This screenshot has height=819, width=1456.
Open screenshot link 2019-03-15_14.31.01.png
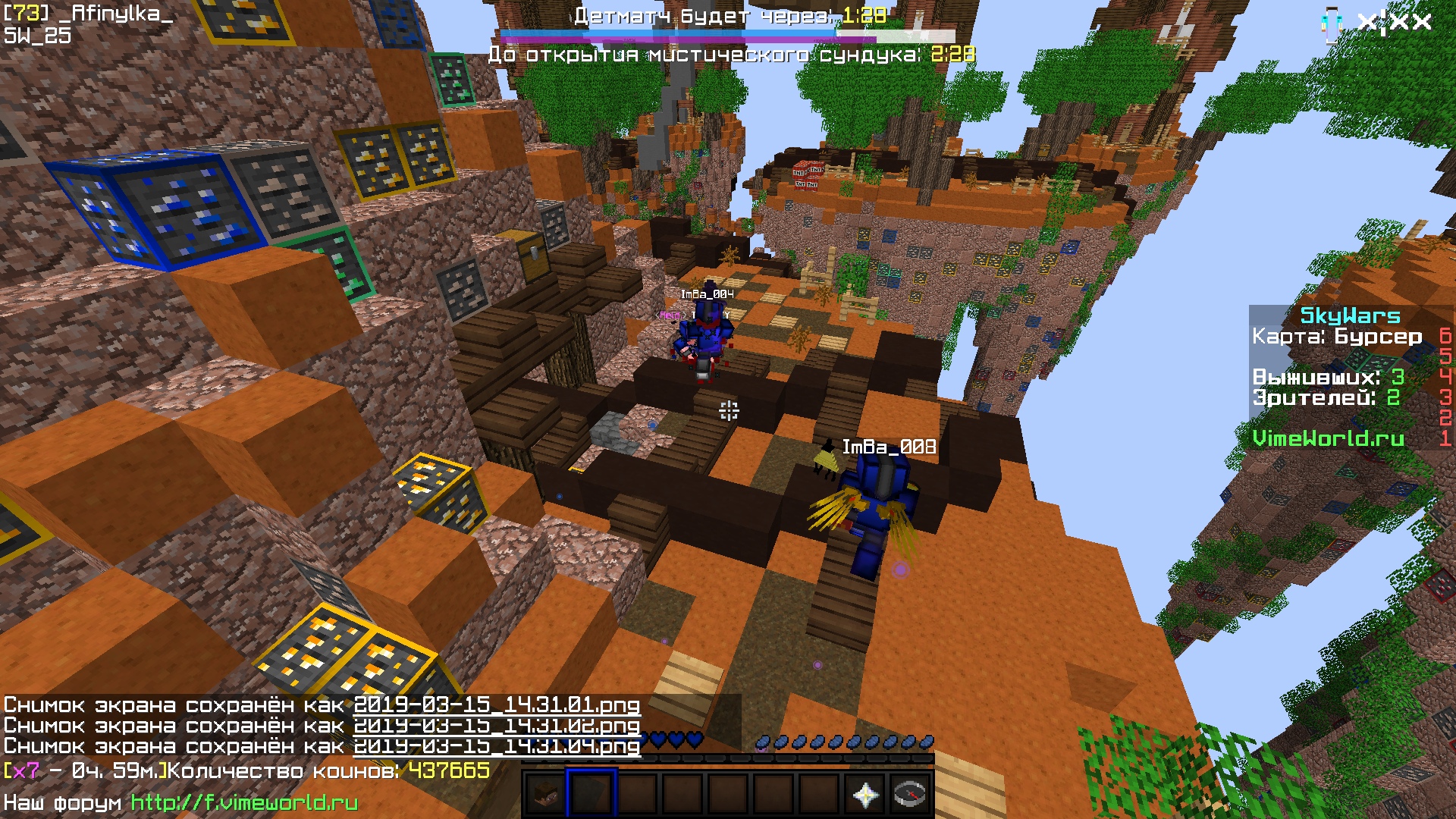[x=497, y=705]
